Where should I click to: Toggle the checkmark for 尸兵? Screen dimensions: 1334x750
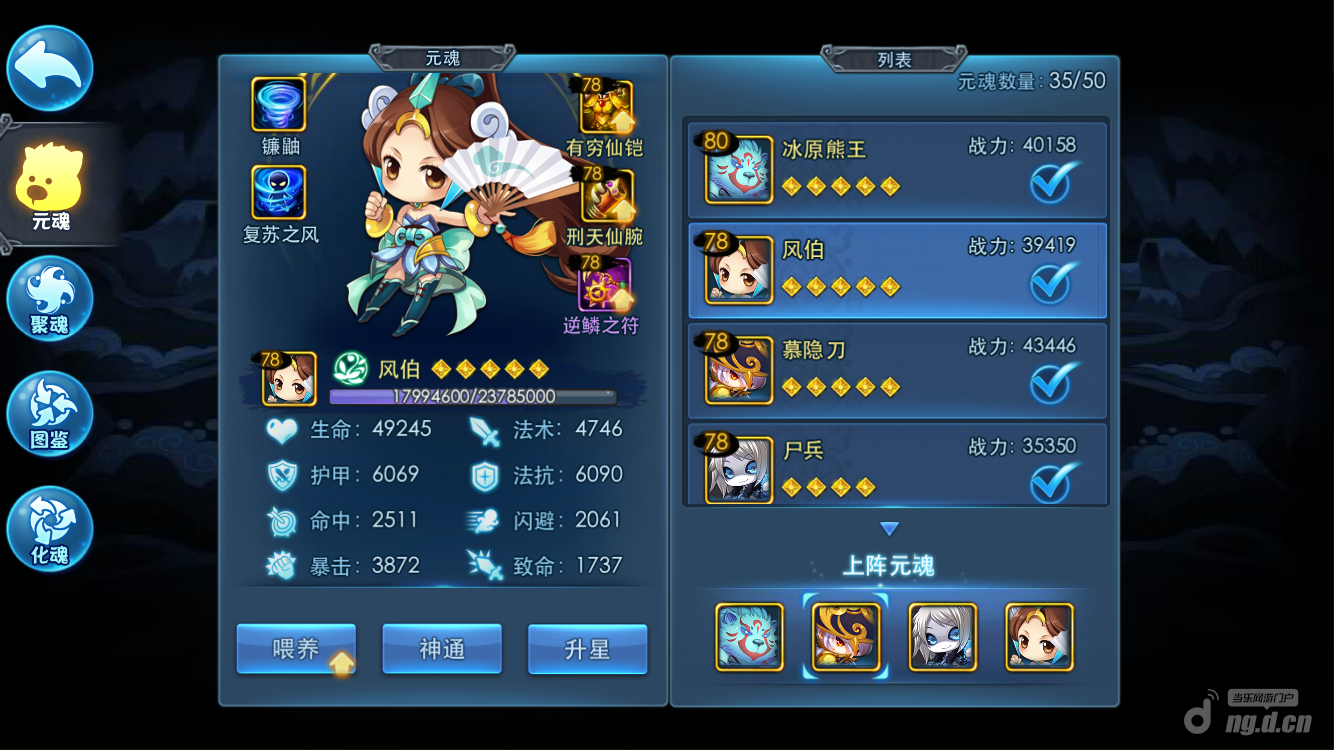coord(1052,482)
